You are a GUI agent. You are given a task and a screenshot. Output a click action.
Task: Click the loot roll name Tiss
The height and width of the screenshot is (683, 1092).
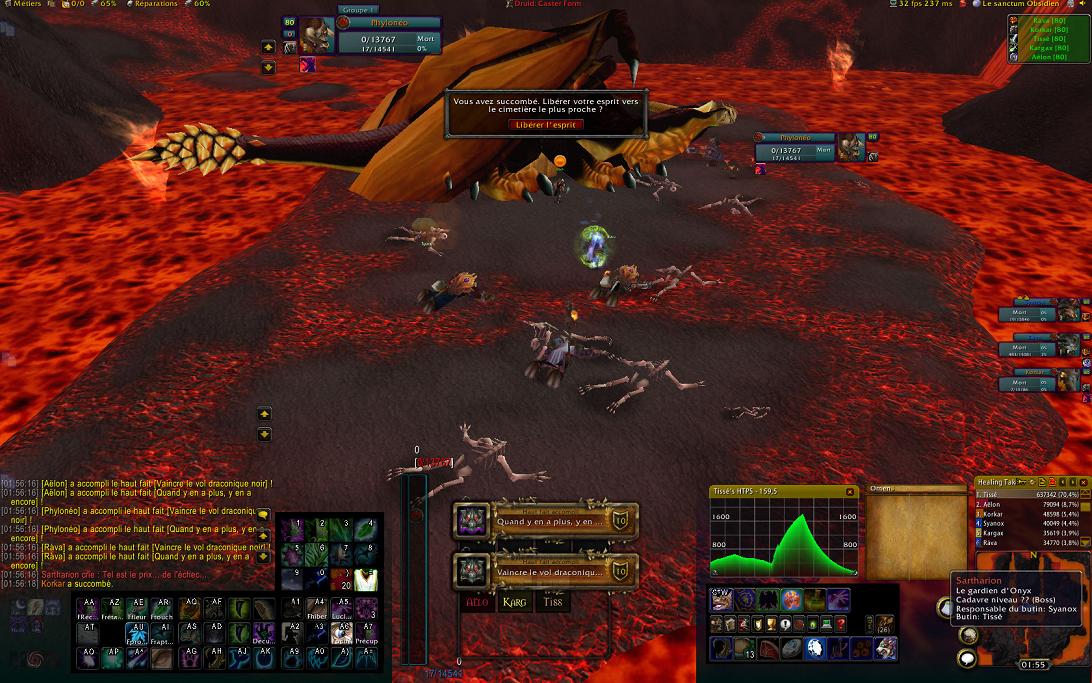click(553, 602)
